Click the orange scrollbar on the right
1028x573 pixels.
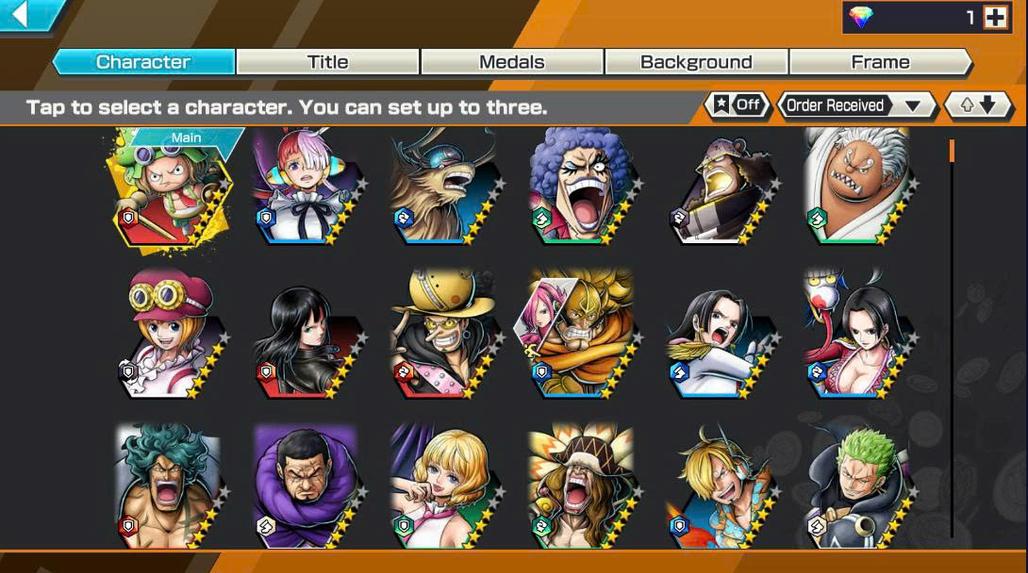951,152
